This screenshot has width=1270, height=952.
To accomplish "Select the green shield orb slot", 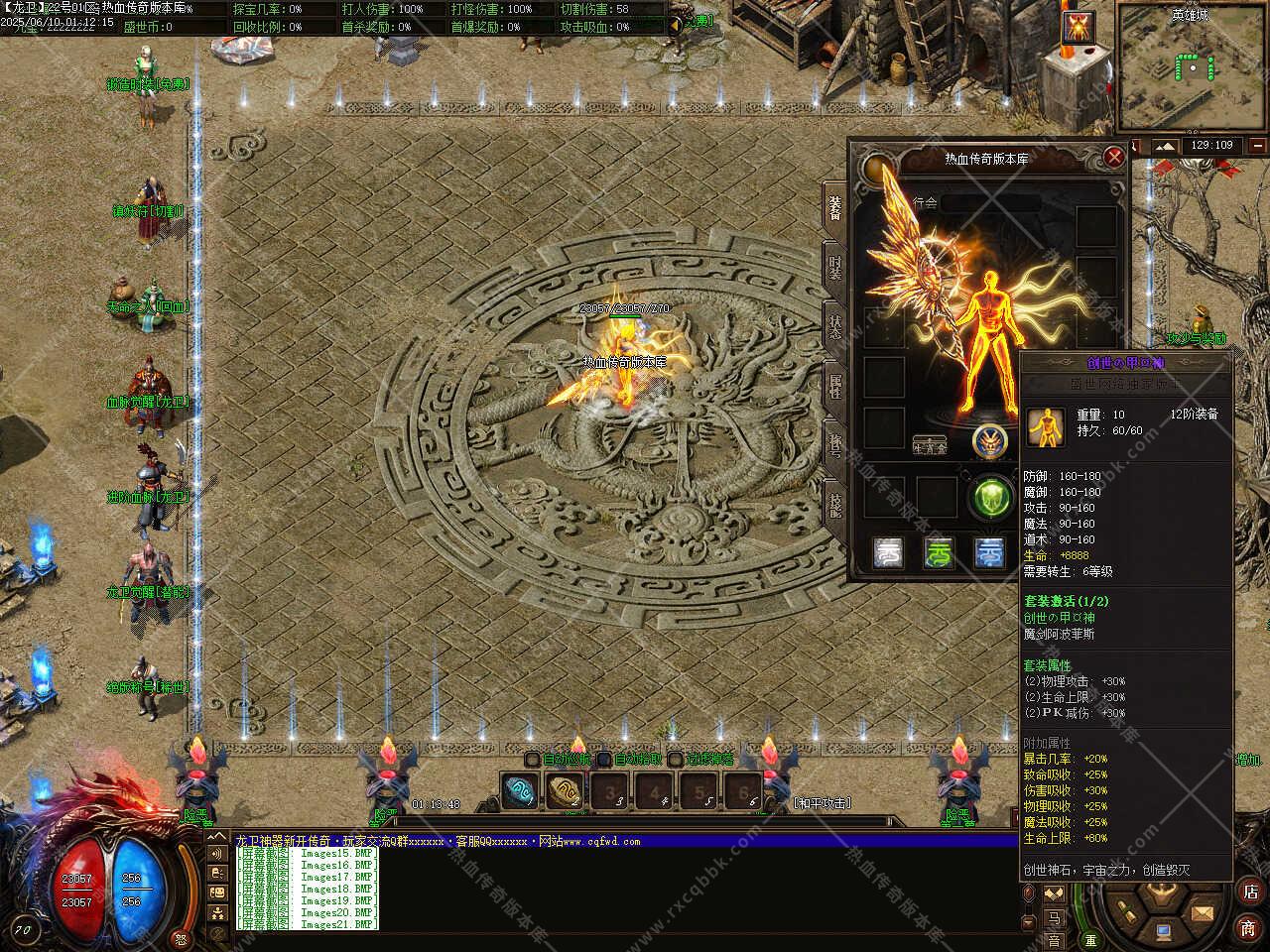I will 991,497.
